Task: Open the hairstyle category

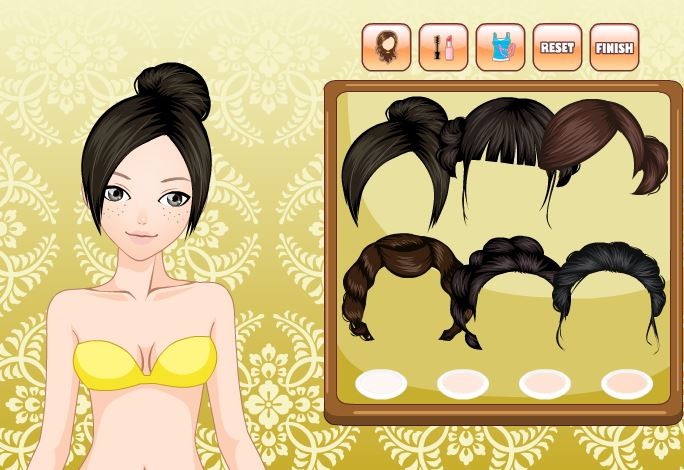Action: click(386, 47)
